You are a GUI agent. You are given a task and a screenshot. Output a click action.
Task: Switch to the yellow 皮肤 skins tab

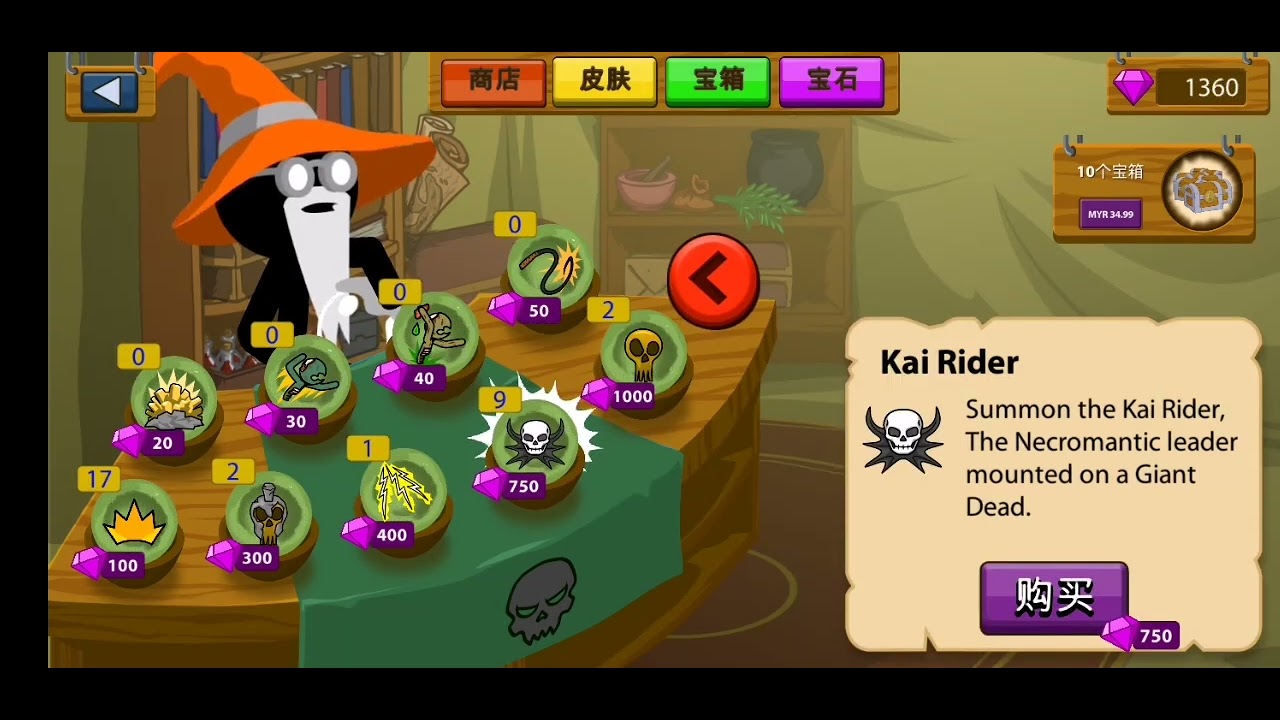coord(605,81)
